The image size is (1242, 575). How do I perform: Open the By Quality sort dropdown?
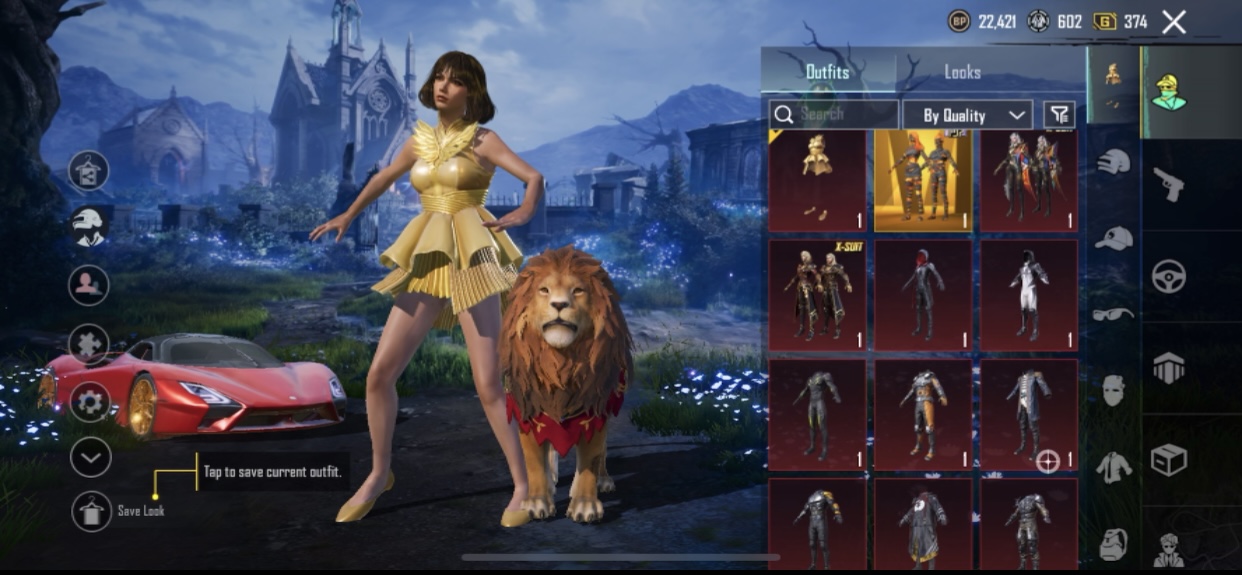click(967, 115)
